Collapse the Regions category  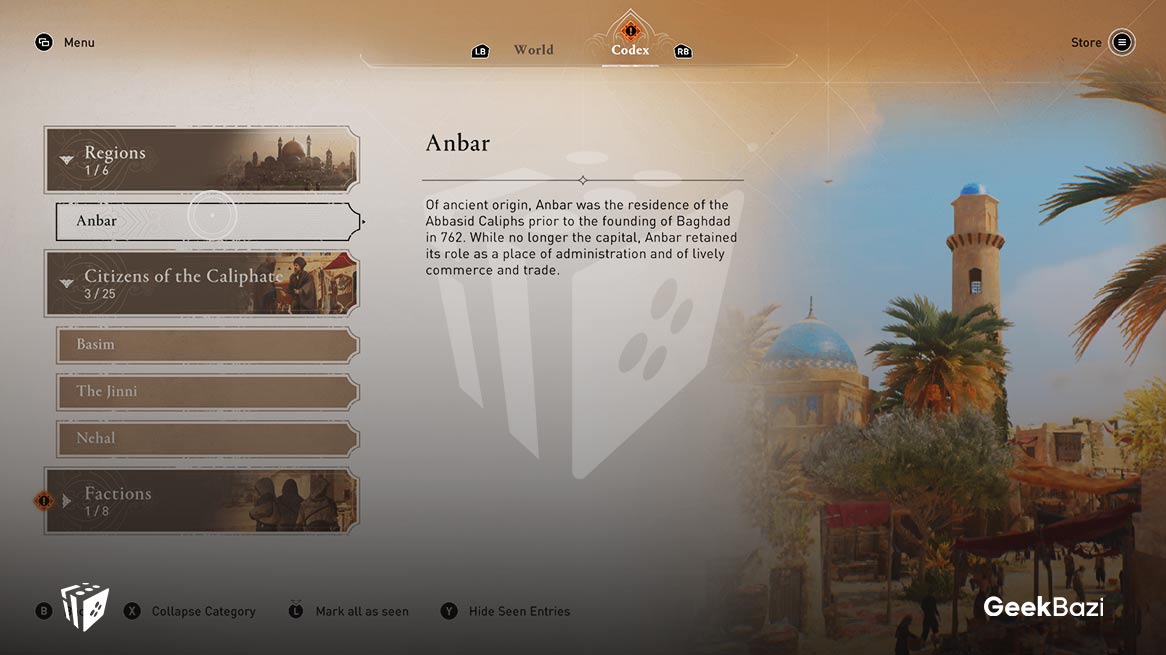point(200,160)
